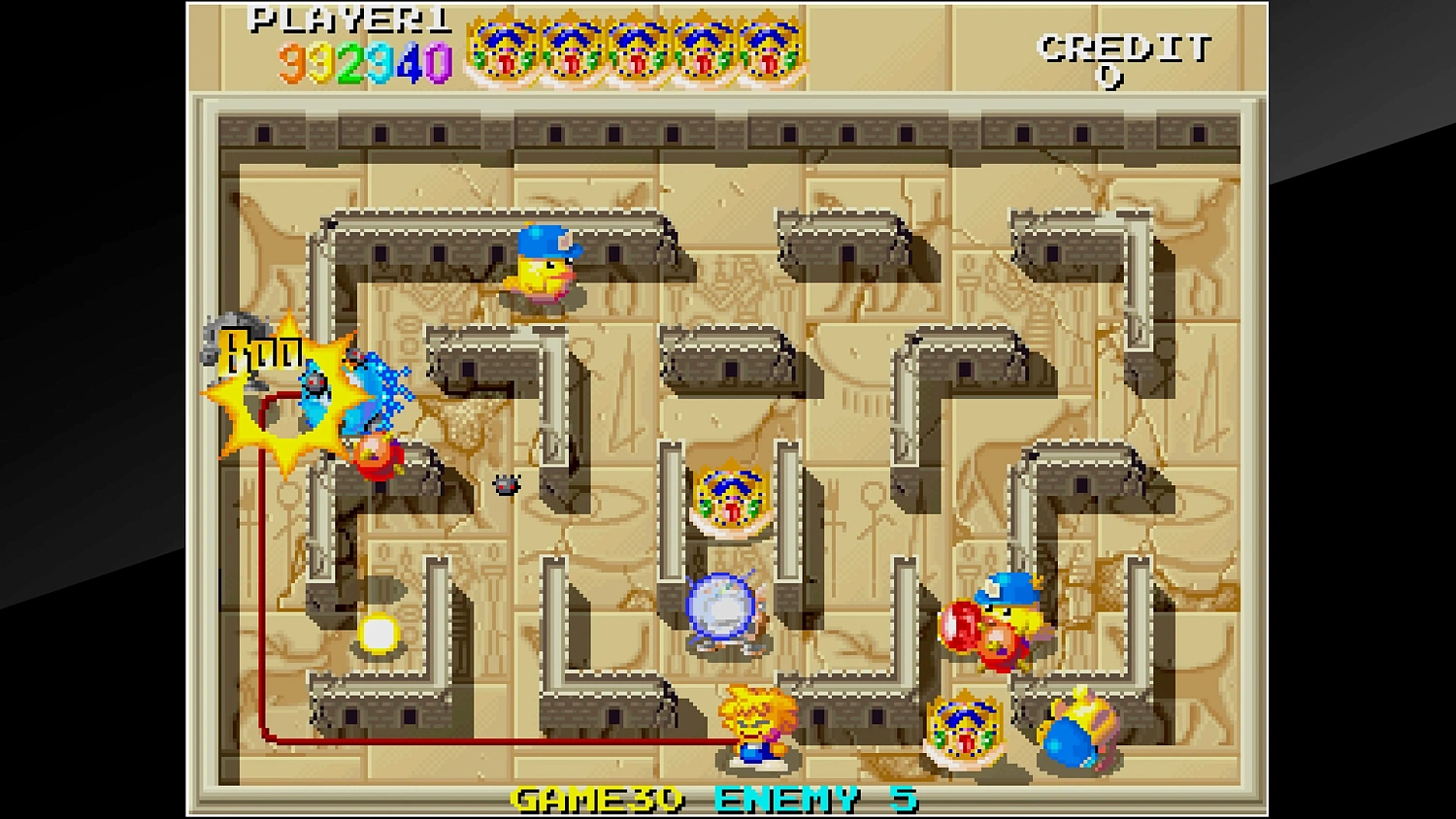
Task: Click the rainbow-colored score 992940
Action: [364, 61]
